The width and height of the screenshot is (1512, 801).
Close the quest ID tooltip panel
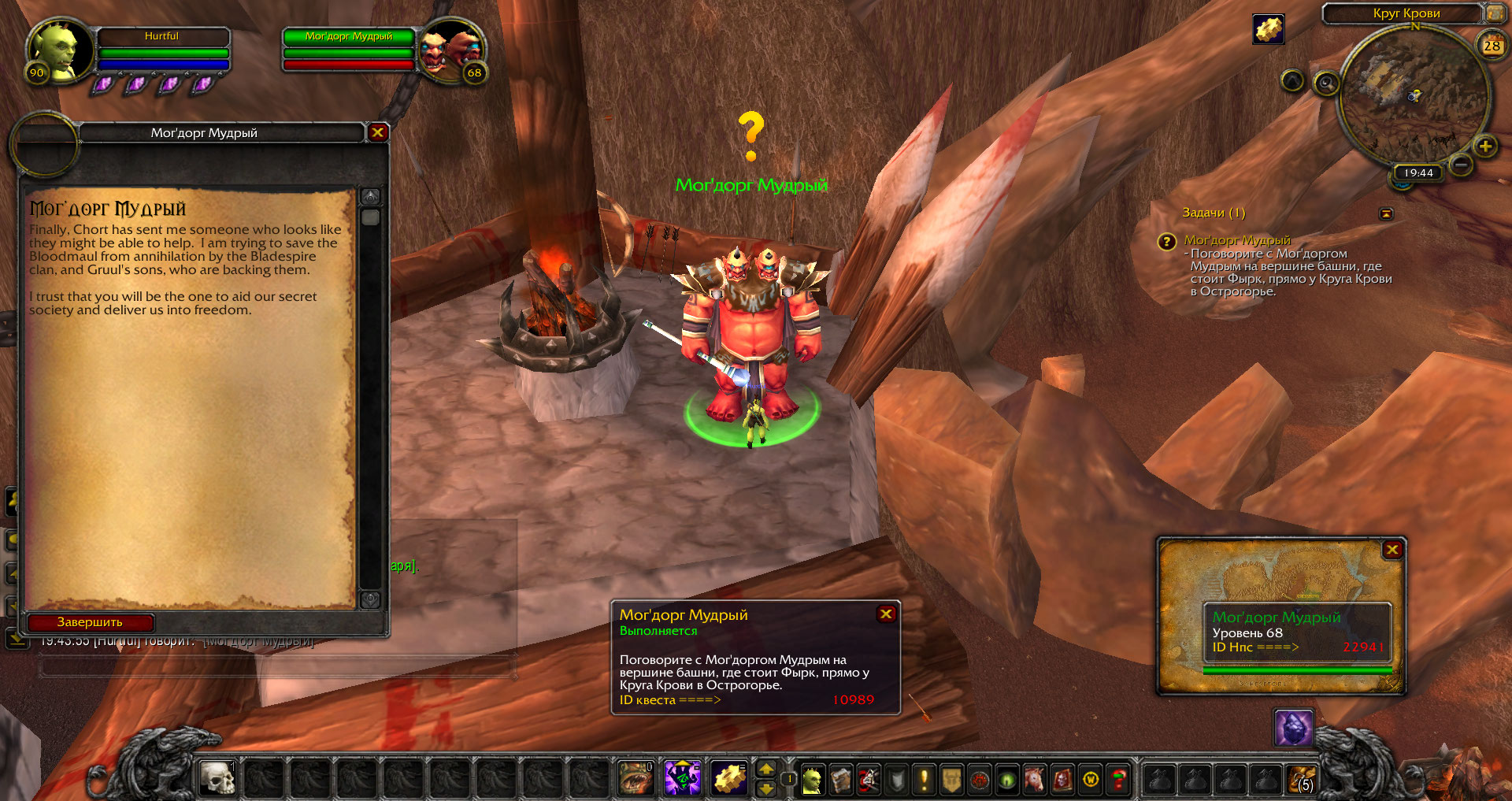[886, 614]
